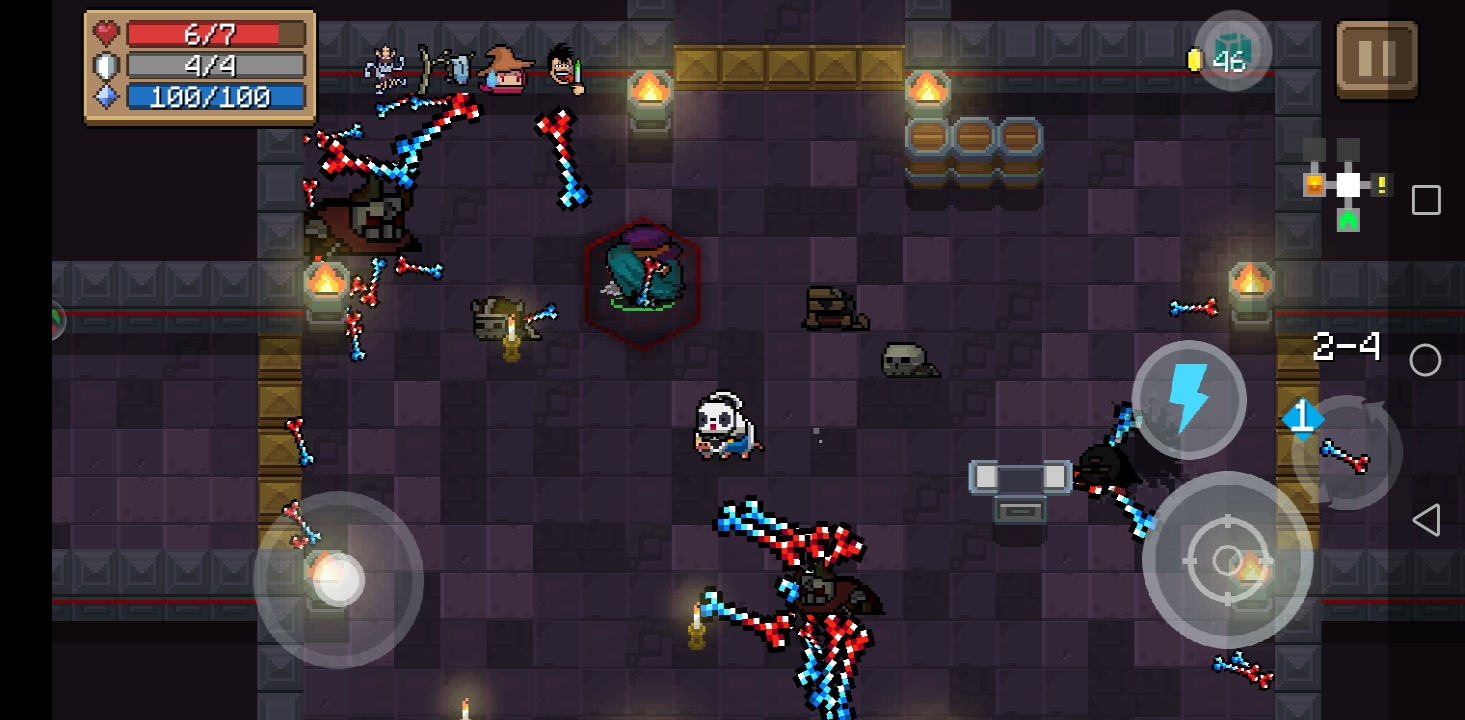Image resolution: width=1465 pixels, height=720 pixels.
Task: Tap the Android home circle button
Action: point(1426,360)
